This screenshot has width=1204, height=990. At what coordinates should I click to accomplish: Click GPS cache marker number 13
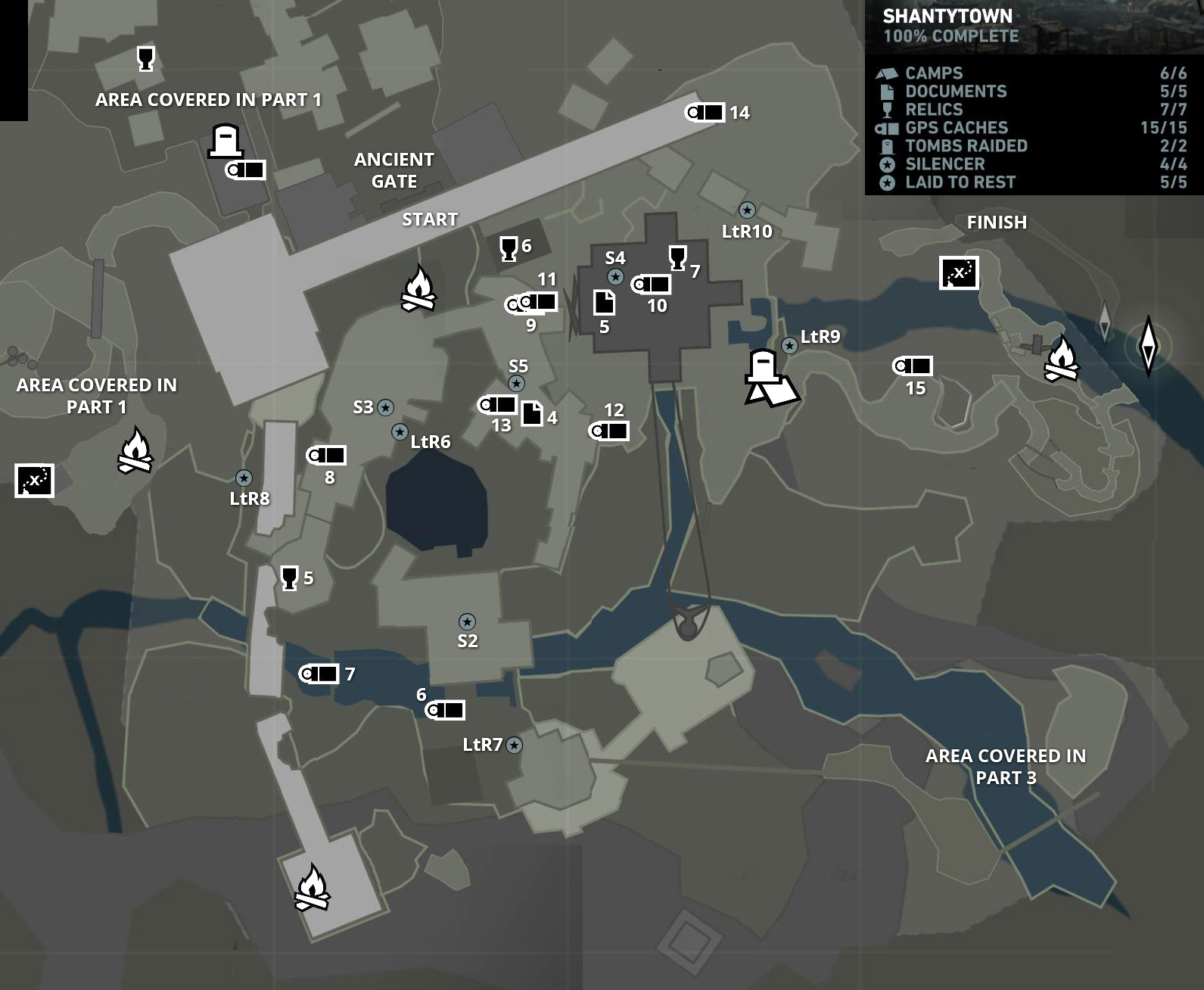click(x=497, y=405)
